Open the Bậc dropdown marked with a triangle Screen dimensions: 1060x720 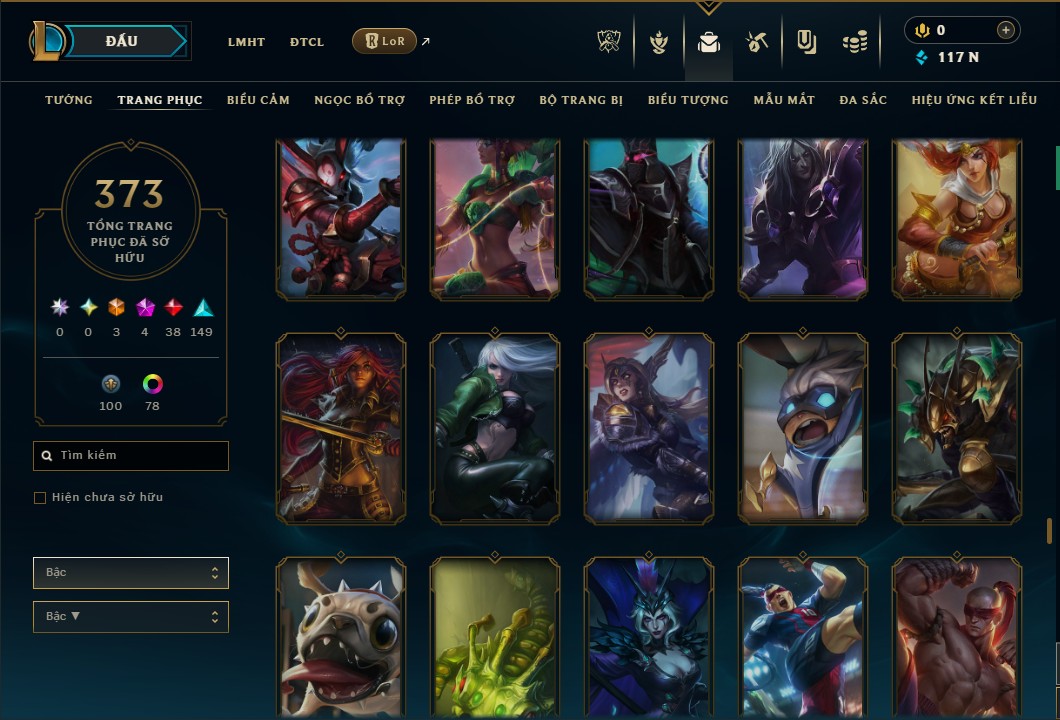[131, 617]
